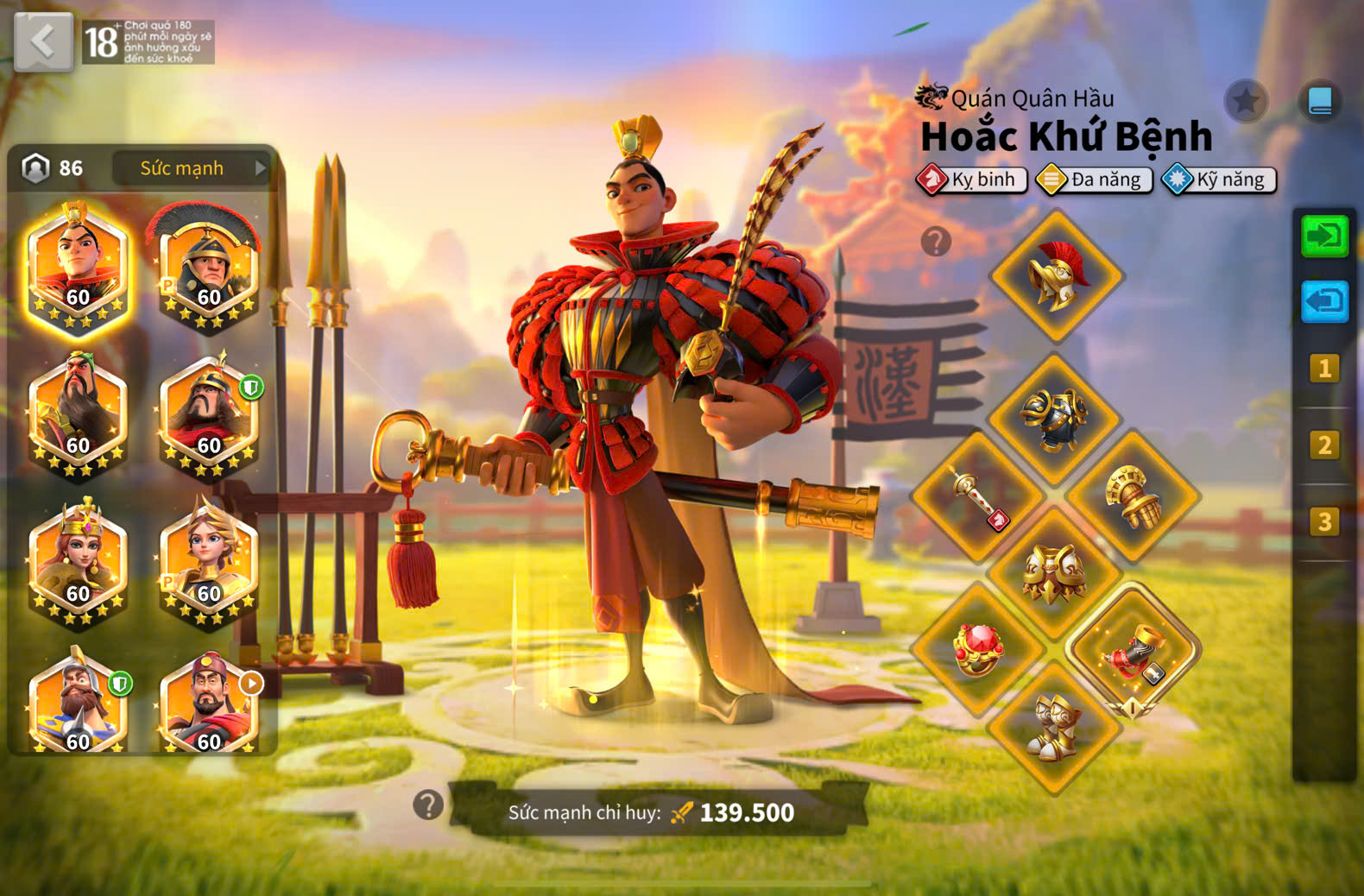The width and height of the screenshot is (1364, 896).
Task: Click the blue return arrow button
Action: (1324, 301)
